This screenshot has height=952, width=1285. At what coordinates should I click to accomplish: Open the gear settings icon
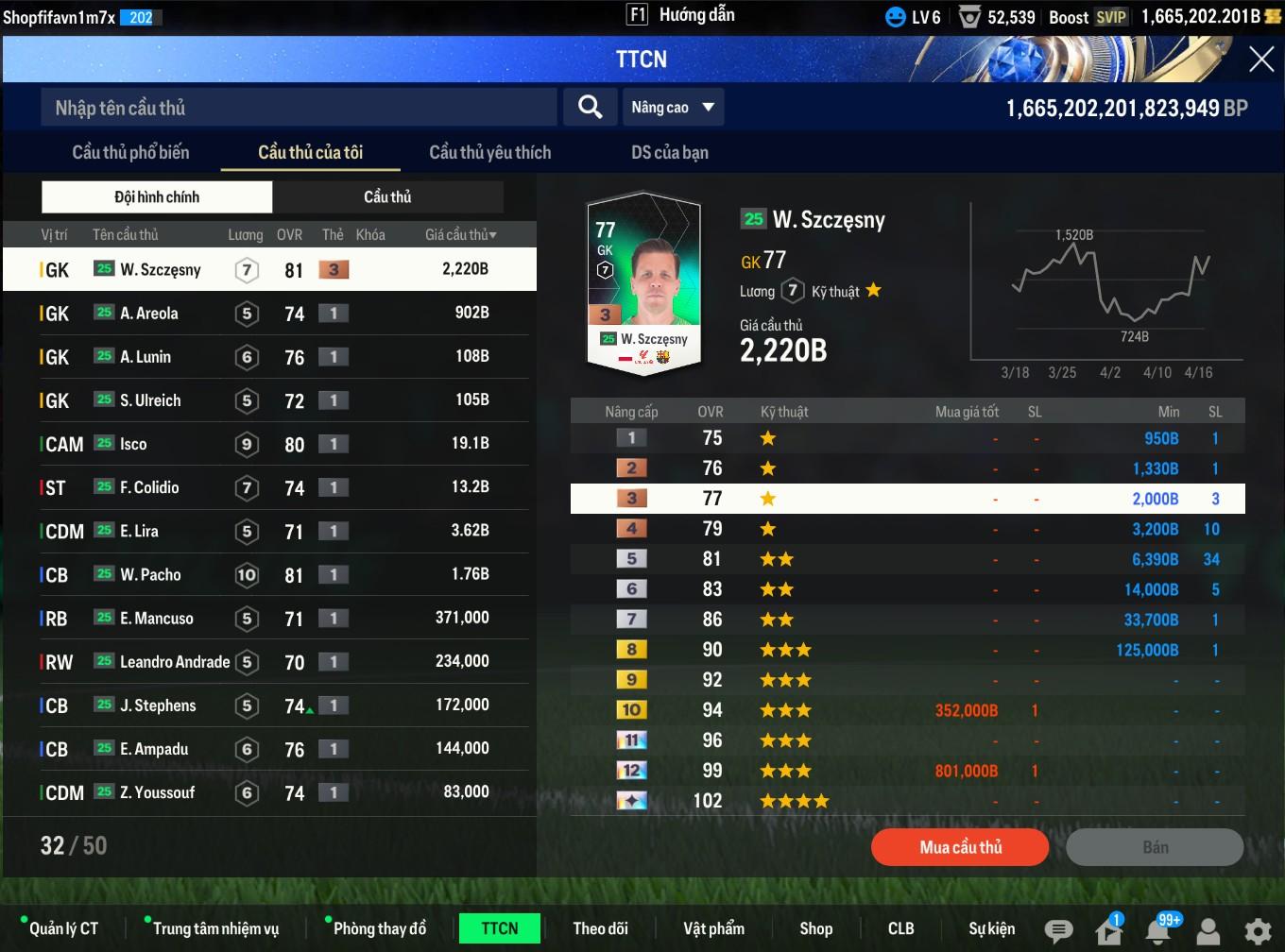pyautogui.click(x=1258, y=930)
